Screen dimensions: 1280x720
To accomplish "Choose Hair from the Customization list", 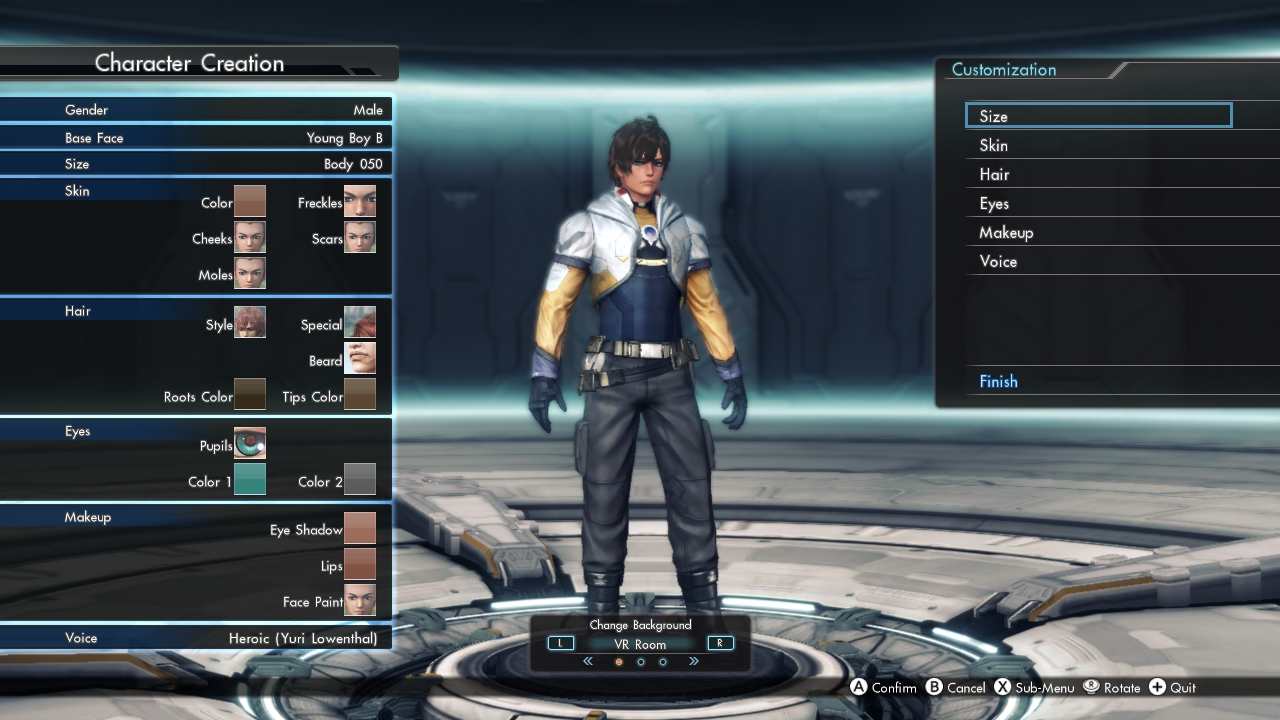I will (1100, 174).
